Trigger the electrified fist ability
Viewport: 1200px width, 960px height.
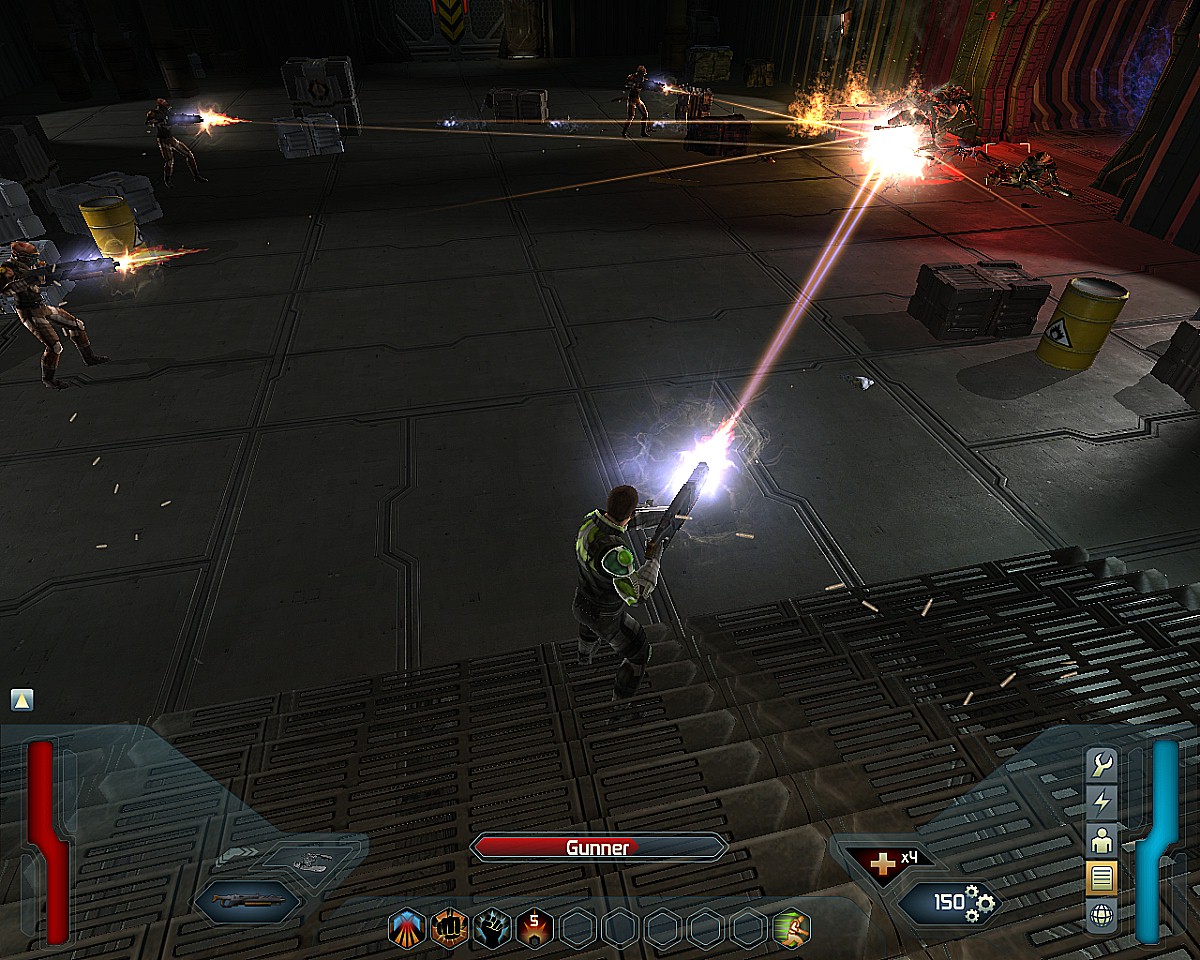click(492, 929)
